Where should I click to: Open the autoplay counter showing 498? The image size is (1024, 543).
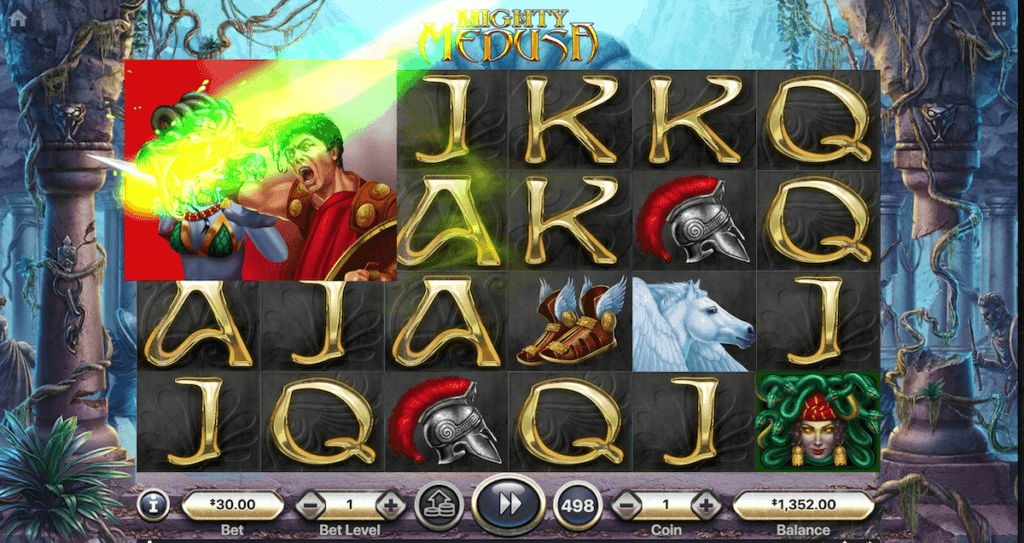pyautogui.click(x=578, y=506)
